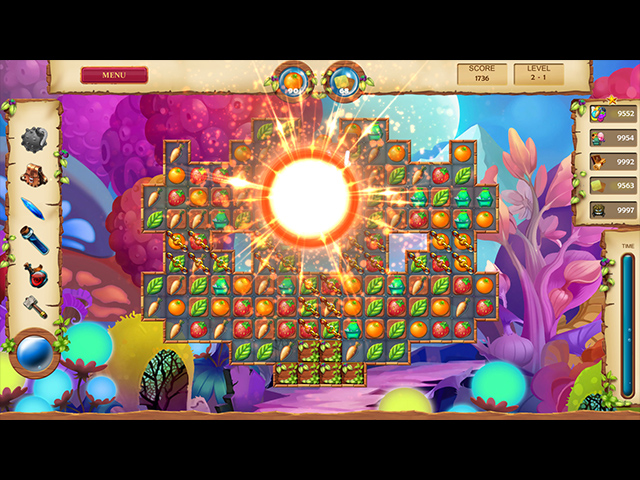
Task: Click the colorful fruit pile resource row
Action: tap(610, 114)
